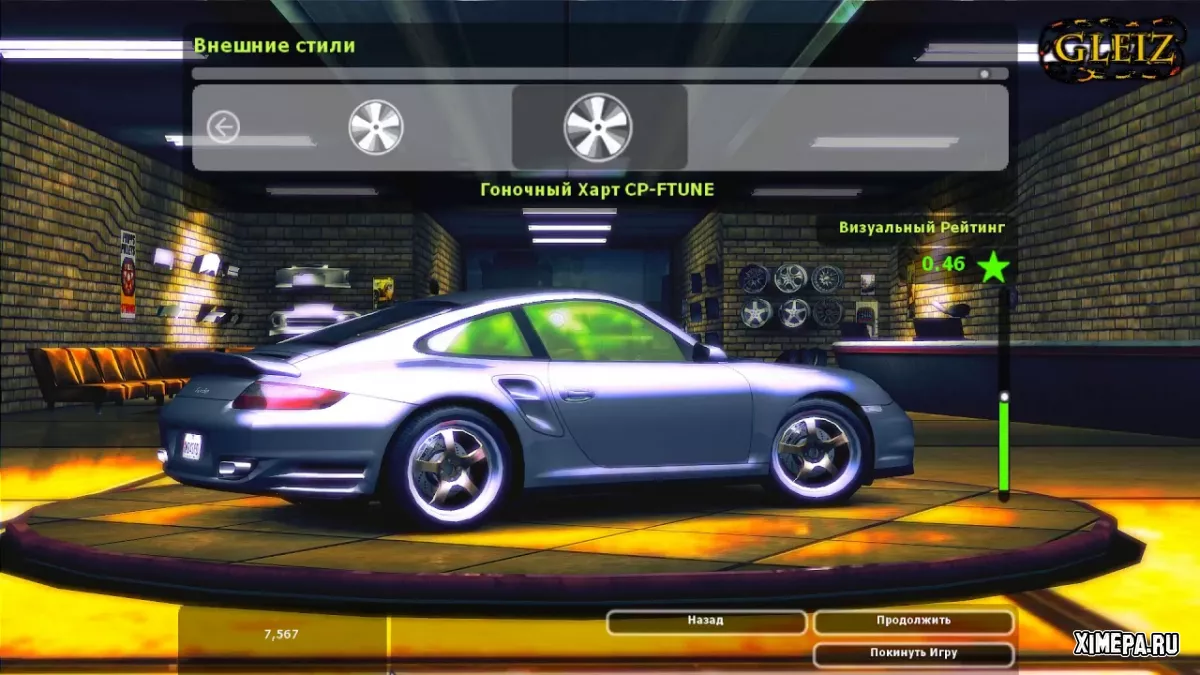Image resolution: width=1200 pixels, height=675 pixels.
Task: Select the unhighlighted rim thumbnail
Action: tap(376, 128)
